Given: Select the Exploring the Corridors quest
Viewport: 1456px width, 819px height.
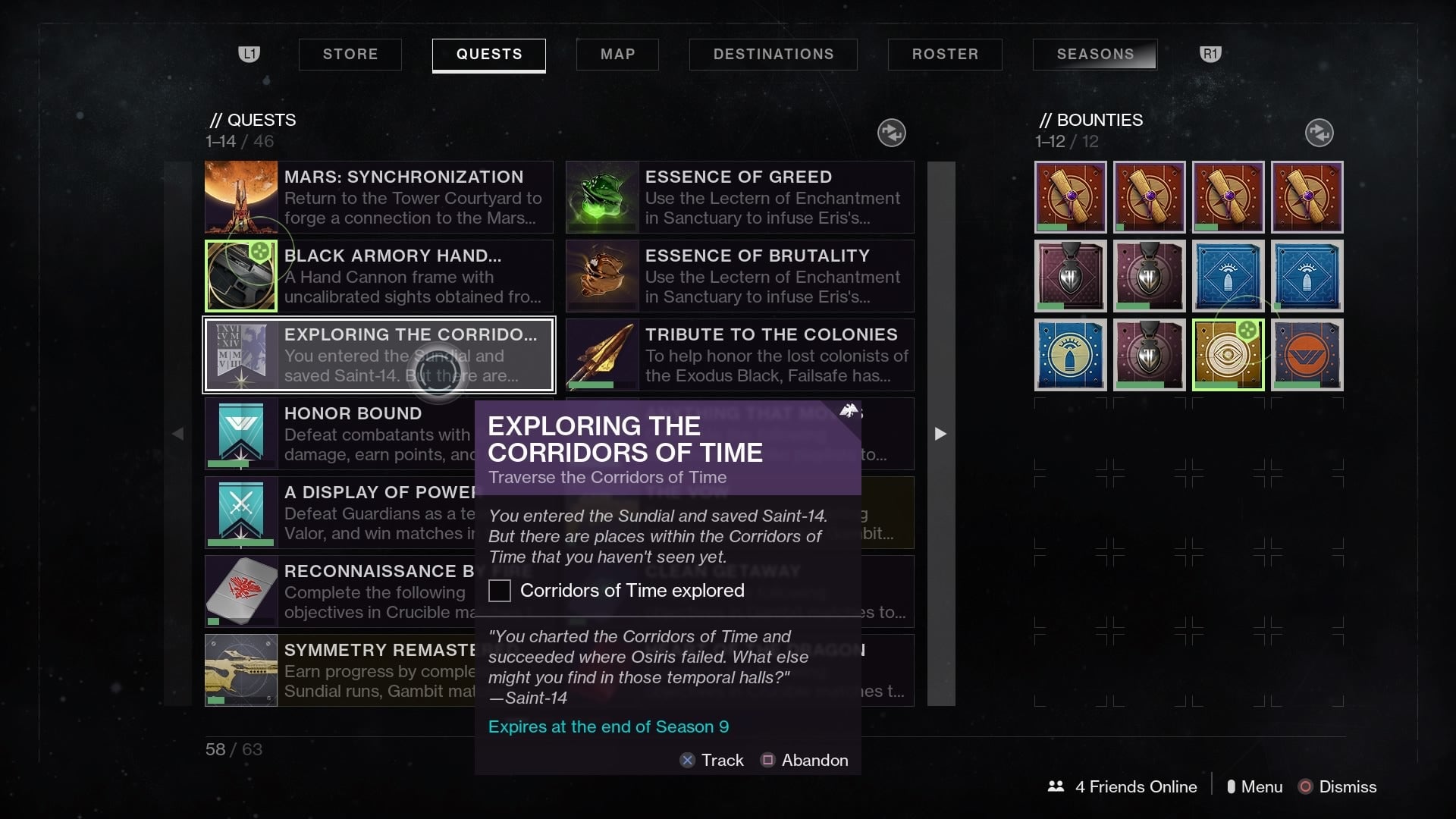Looking at the screenshot, I should [x=378, y=355].
